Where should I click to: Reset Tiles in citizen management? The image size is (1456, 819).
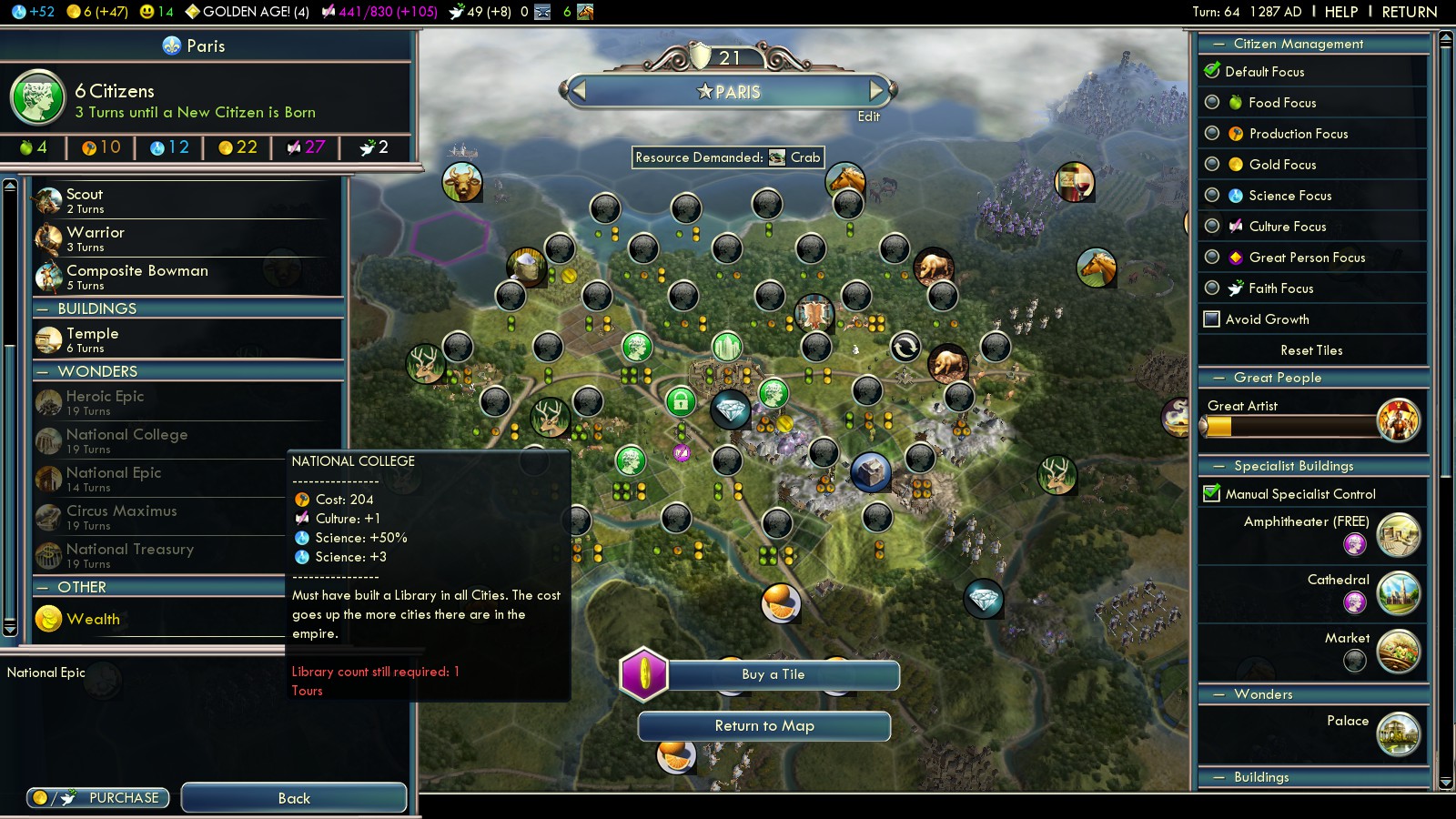tap(1310, 350)
